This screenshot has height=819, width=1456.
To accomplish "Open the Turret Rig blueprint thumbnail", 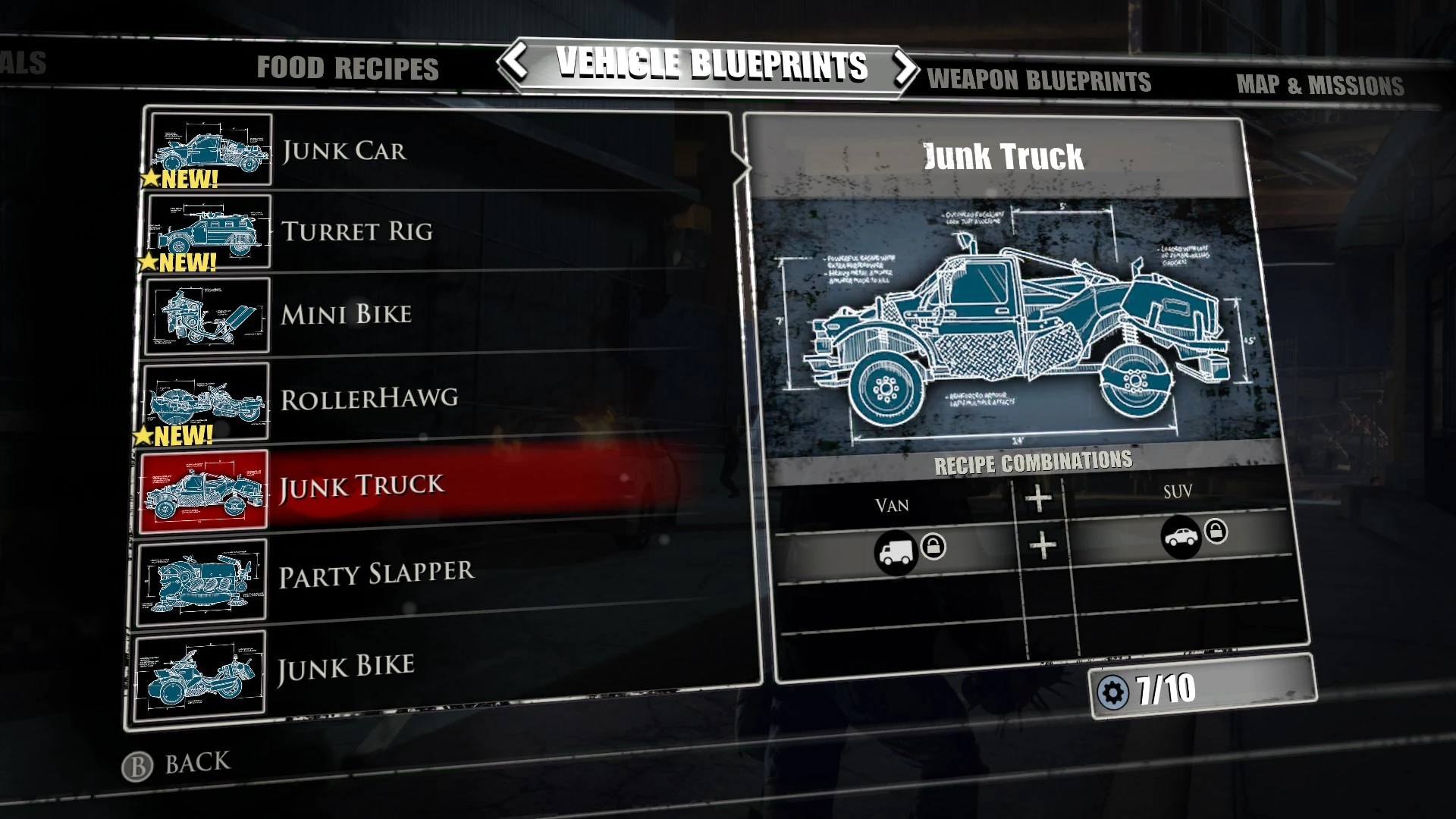I will [x=210, y=232].
